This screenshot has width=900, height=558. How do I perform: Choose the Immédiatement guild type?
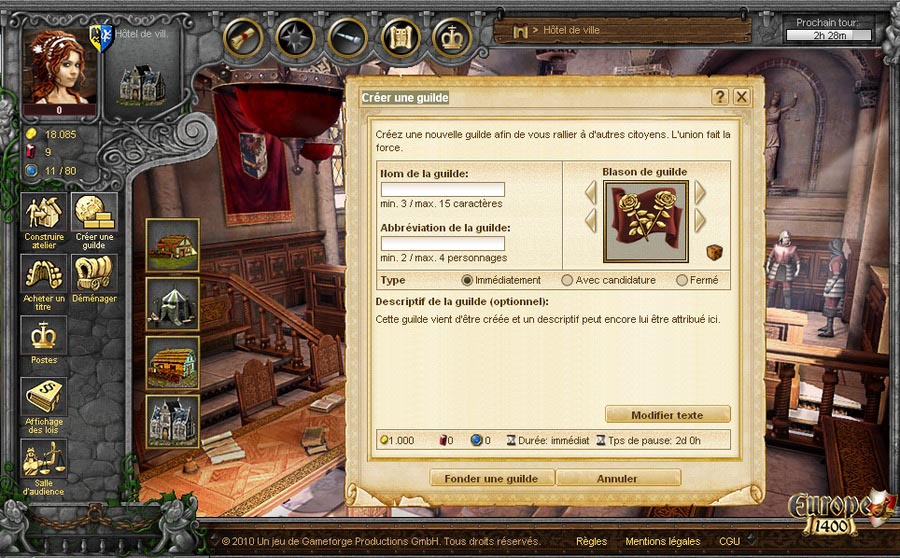coord(467,280)
